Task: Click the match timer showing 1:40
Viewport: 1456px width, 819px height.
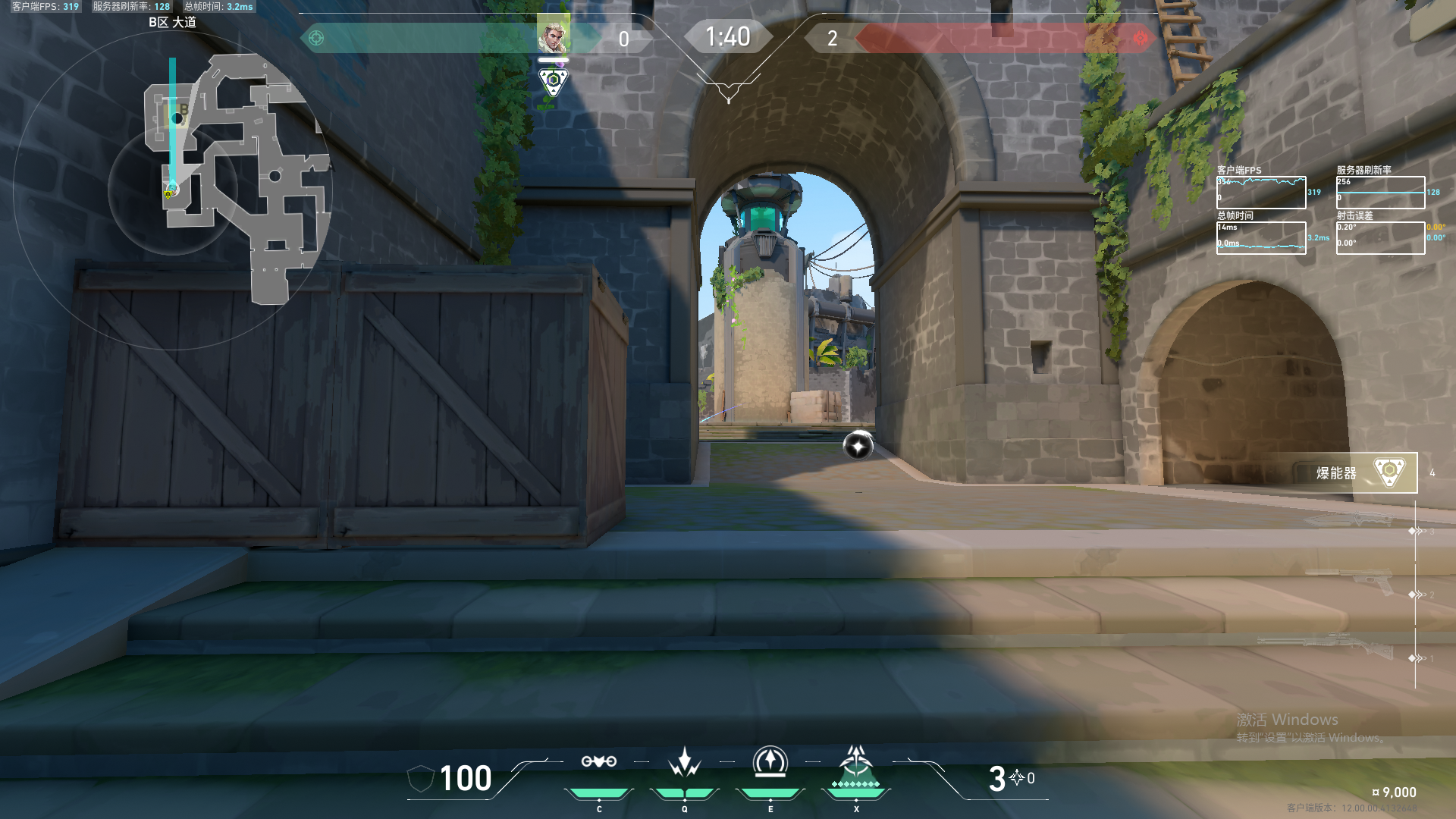Action: point(727,36)
